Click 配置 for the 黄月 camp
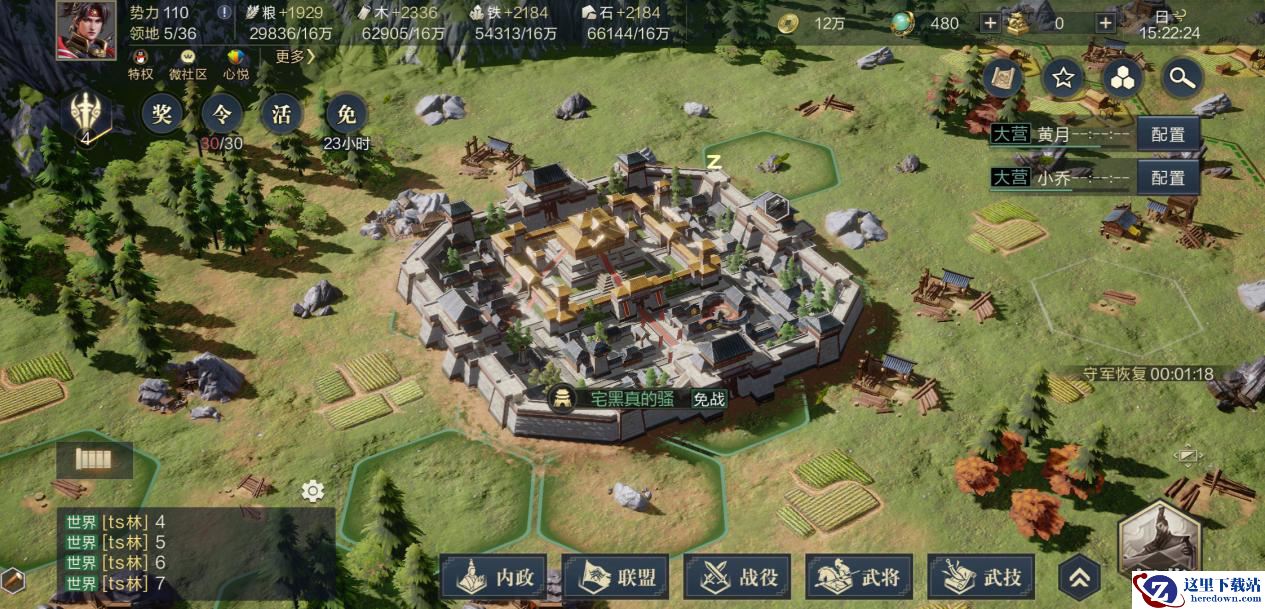 tap(1167, 135)
